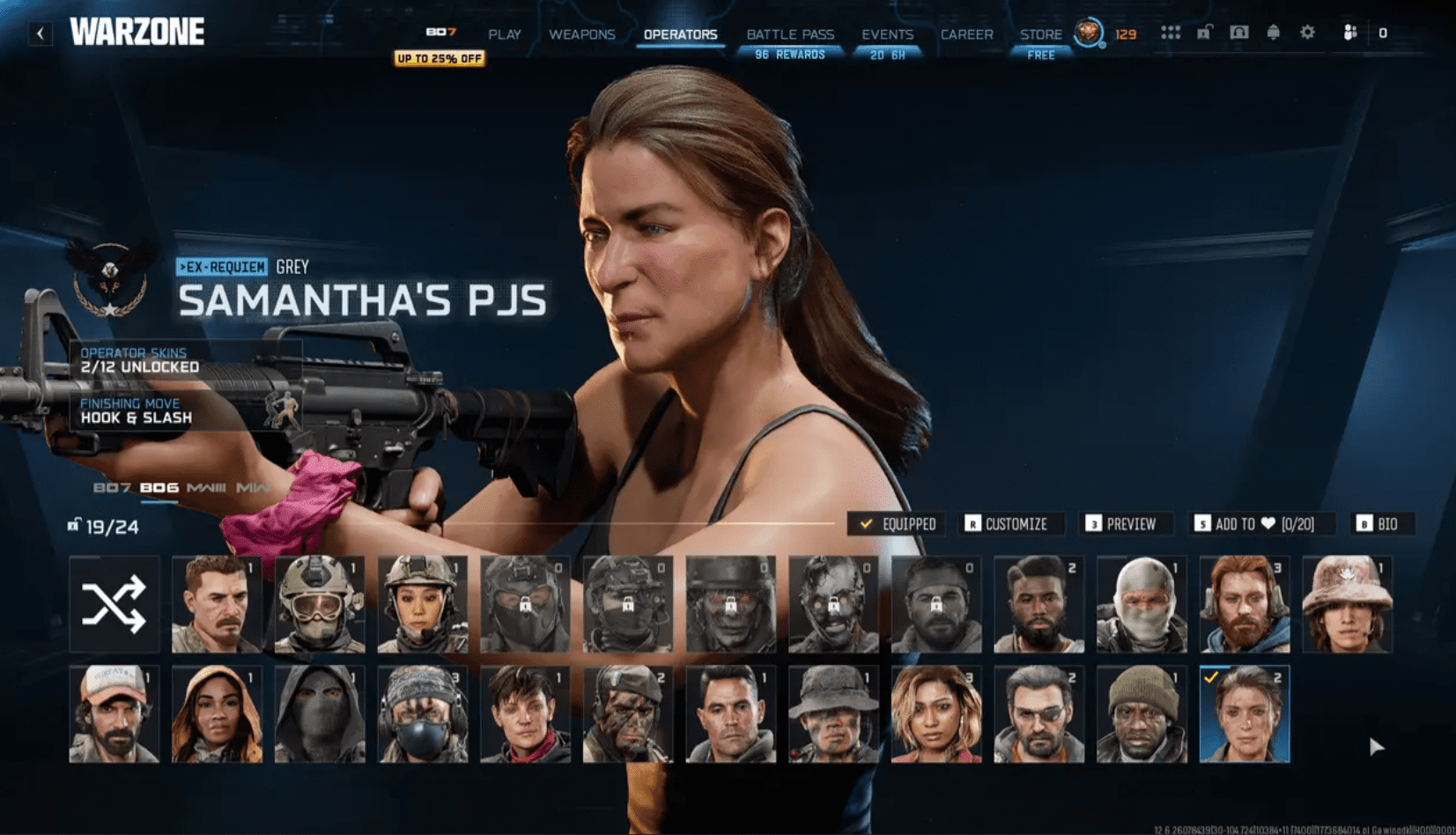Open the theater/replays icon
The image size is (1456, 835).
pos(1238,32)
